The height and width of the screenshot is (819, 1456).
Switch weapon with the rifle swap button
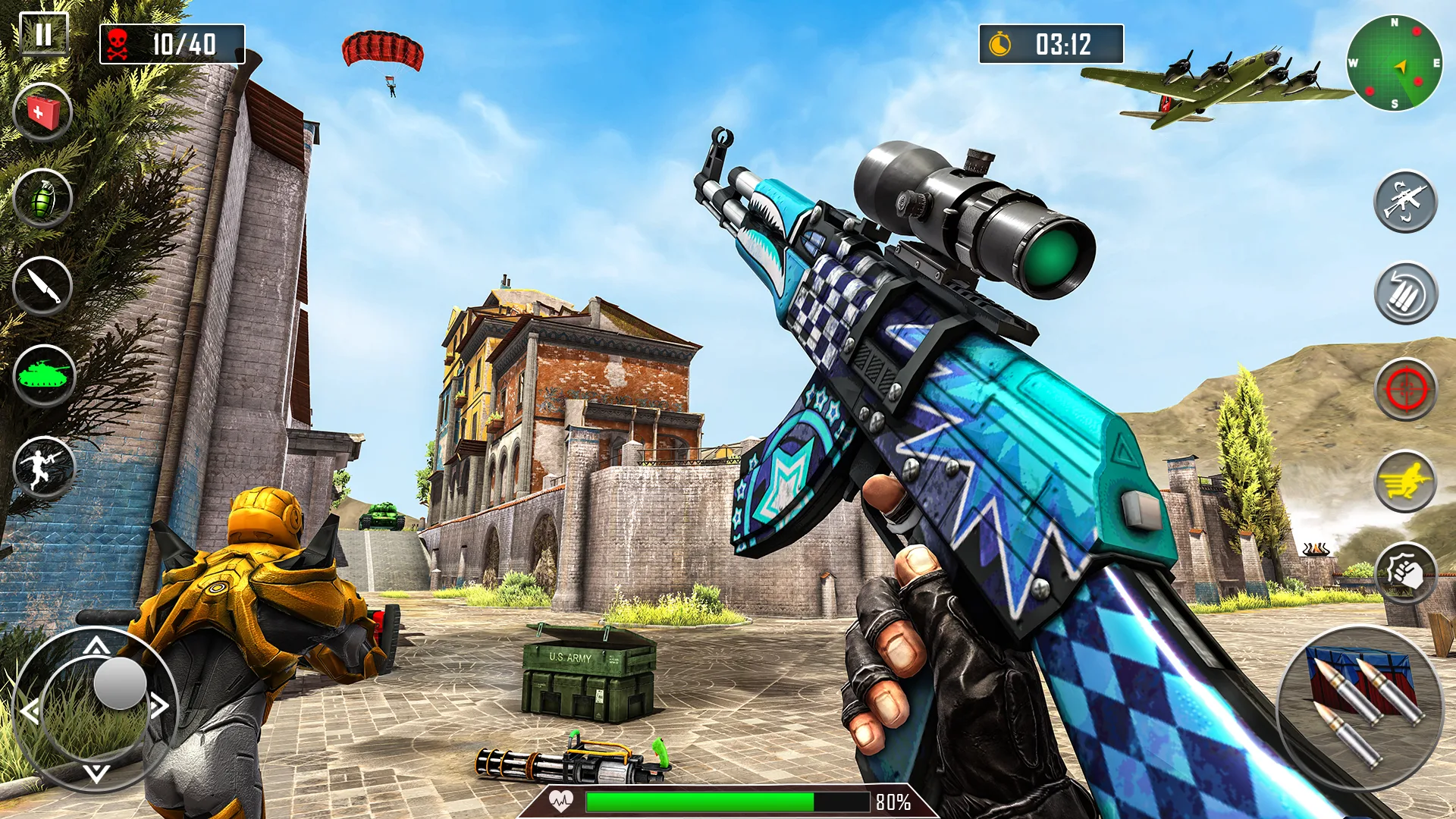click(x=1405, y=202)
